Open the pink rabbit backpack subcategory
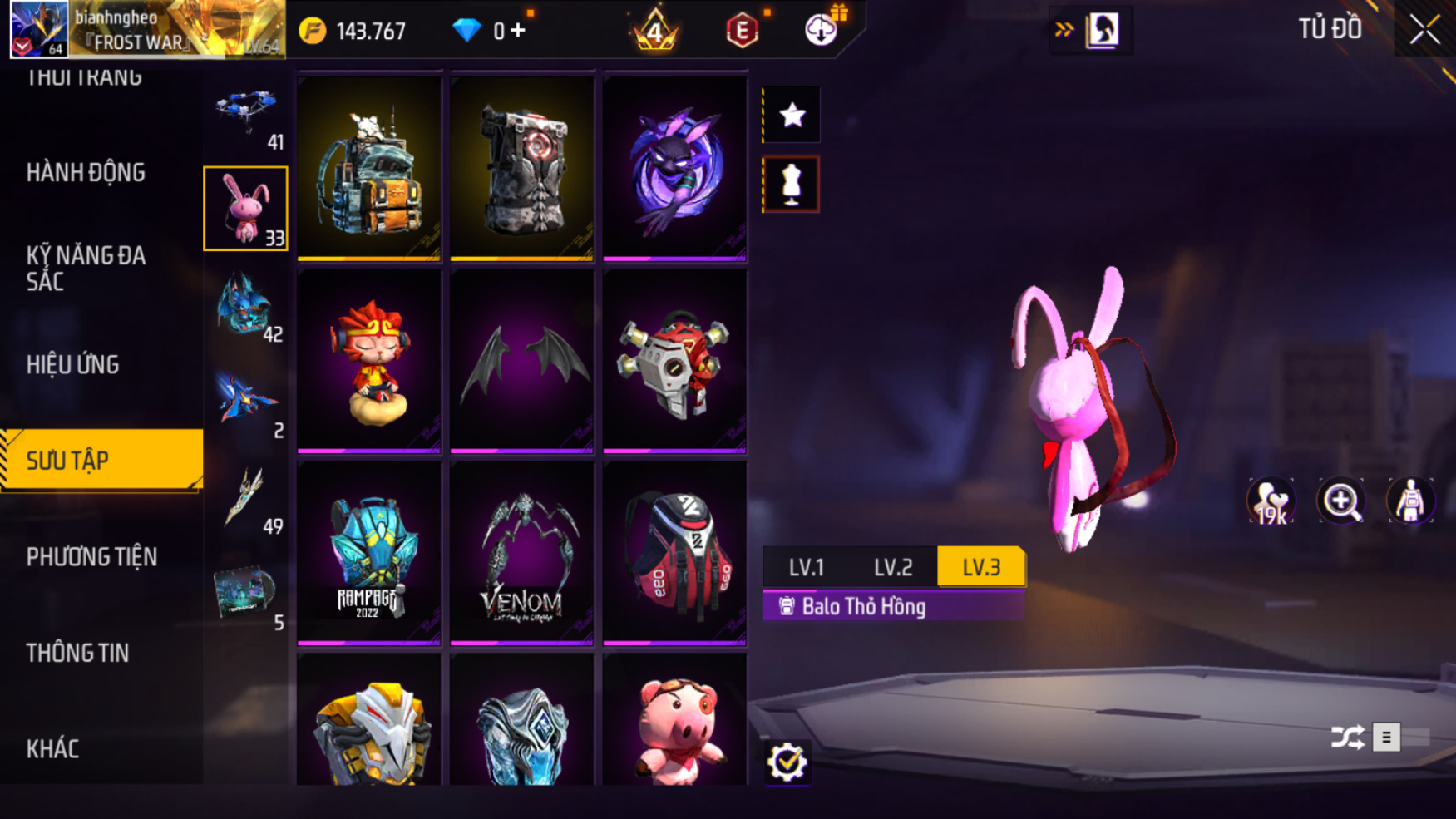 pyautogui.click(x=245, y=209)
